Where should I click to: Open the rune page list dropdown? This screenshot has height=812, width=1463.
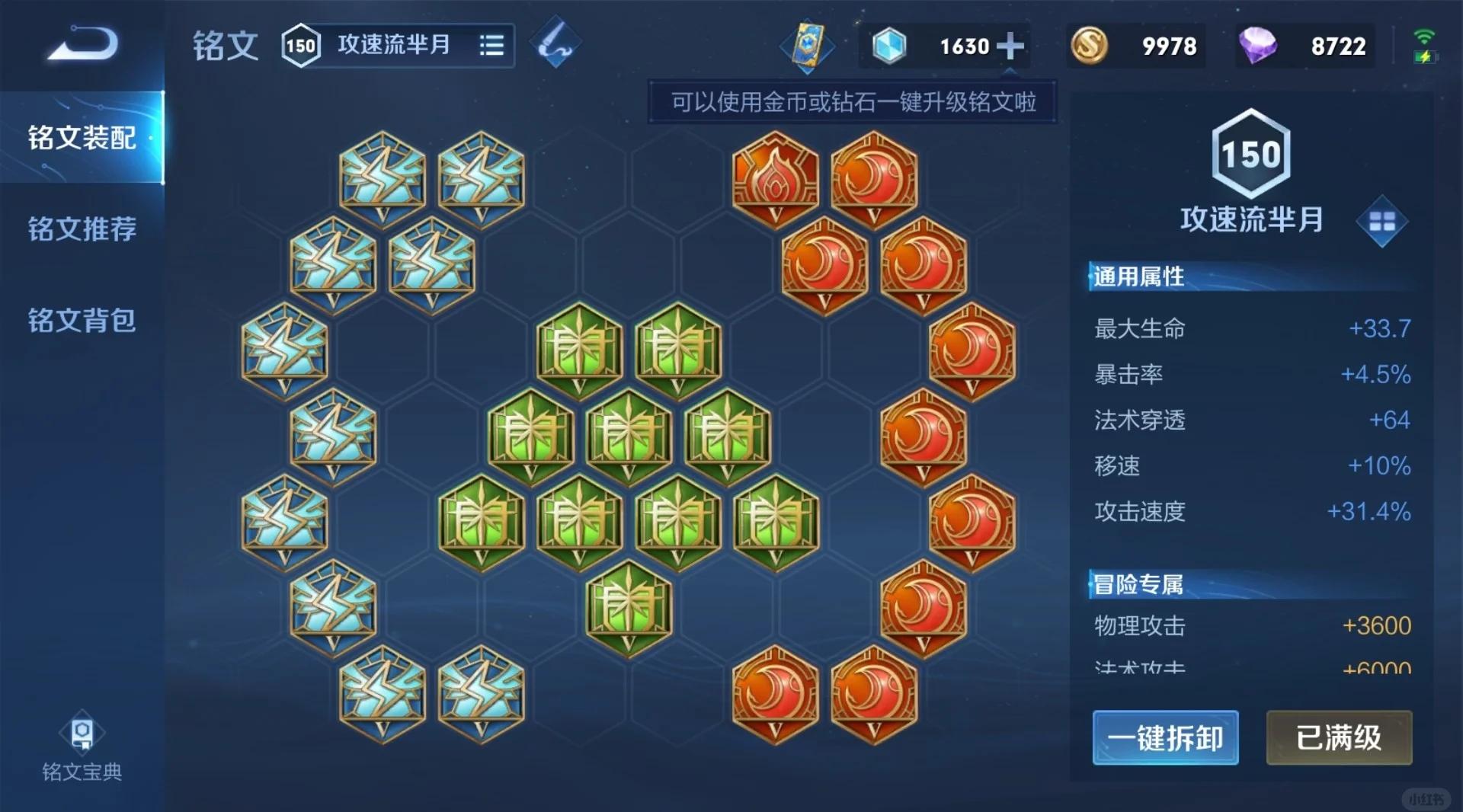pos(491,45)
